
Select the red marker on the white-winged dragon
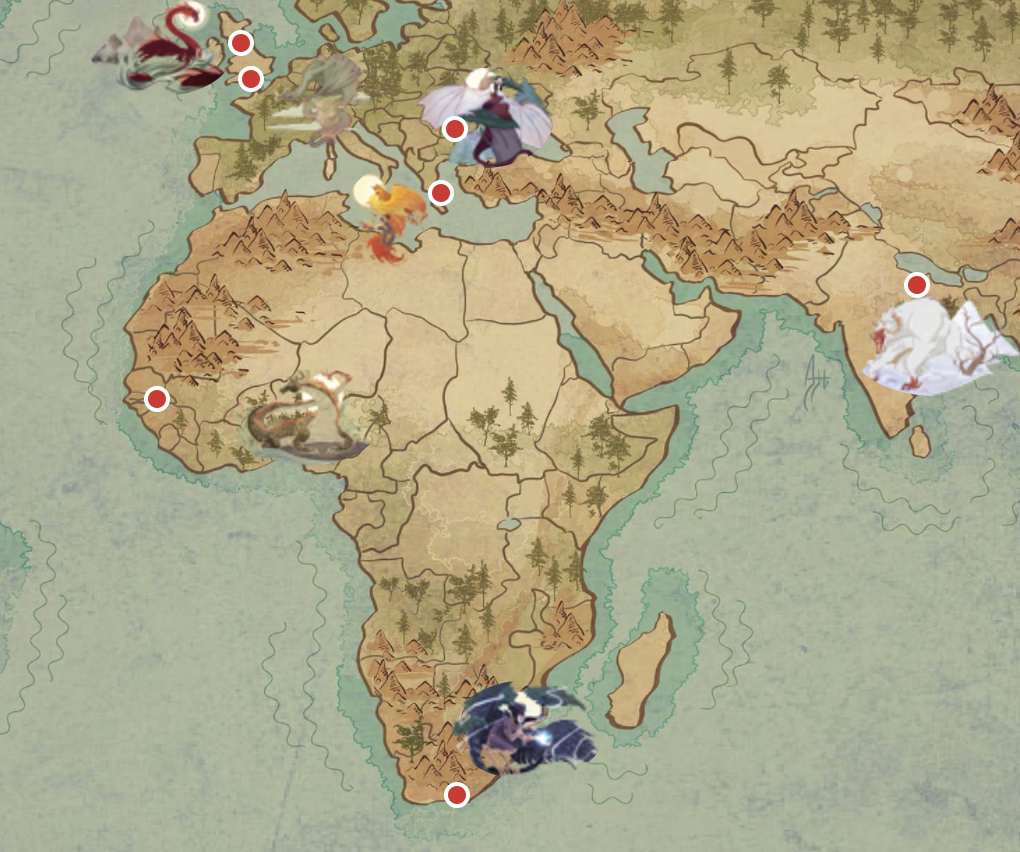coord(454,128)
